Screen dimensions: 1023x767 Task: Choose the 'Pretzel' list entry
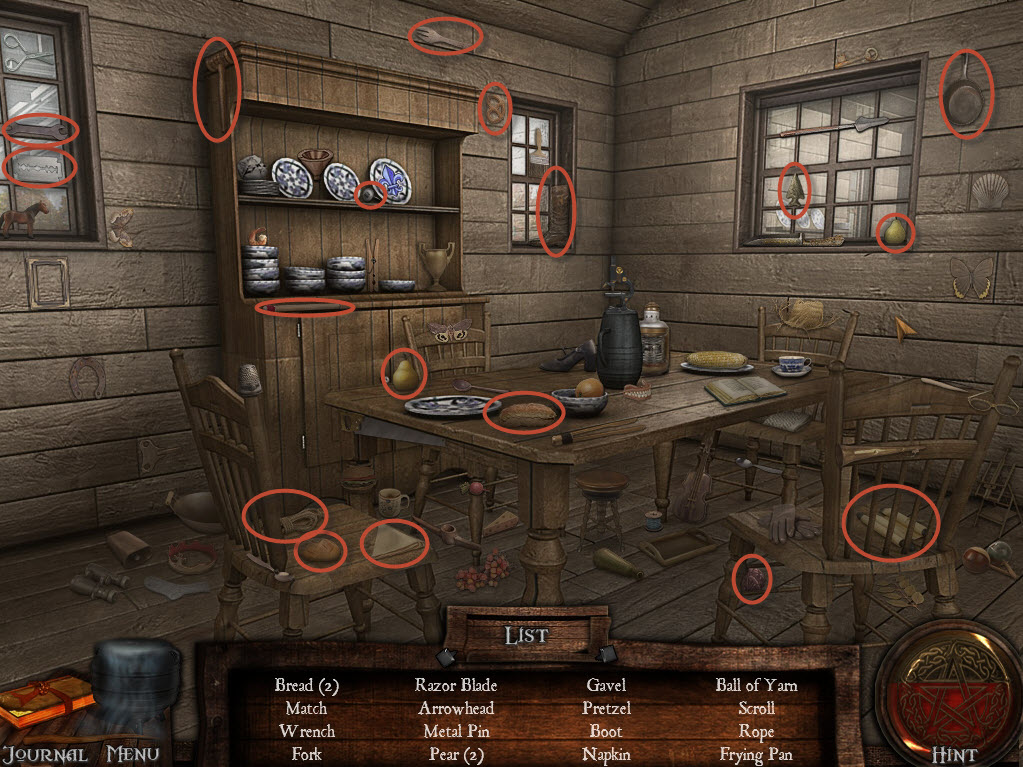[606, 708]
